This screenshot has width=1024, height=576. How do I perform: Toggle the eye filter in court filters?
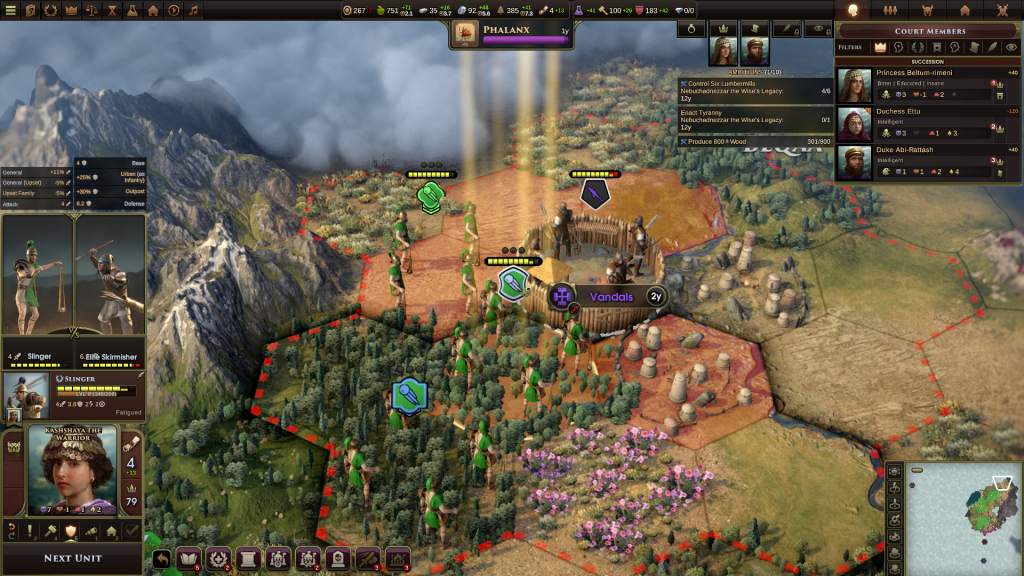click(x=1011, y=47)
